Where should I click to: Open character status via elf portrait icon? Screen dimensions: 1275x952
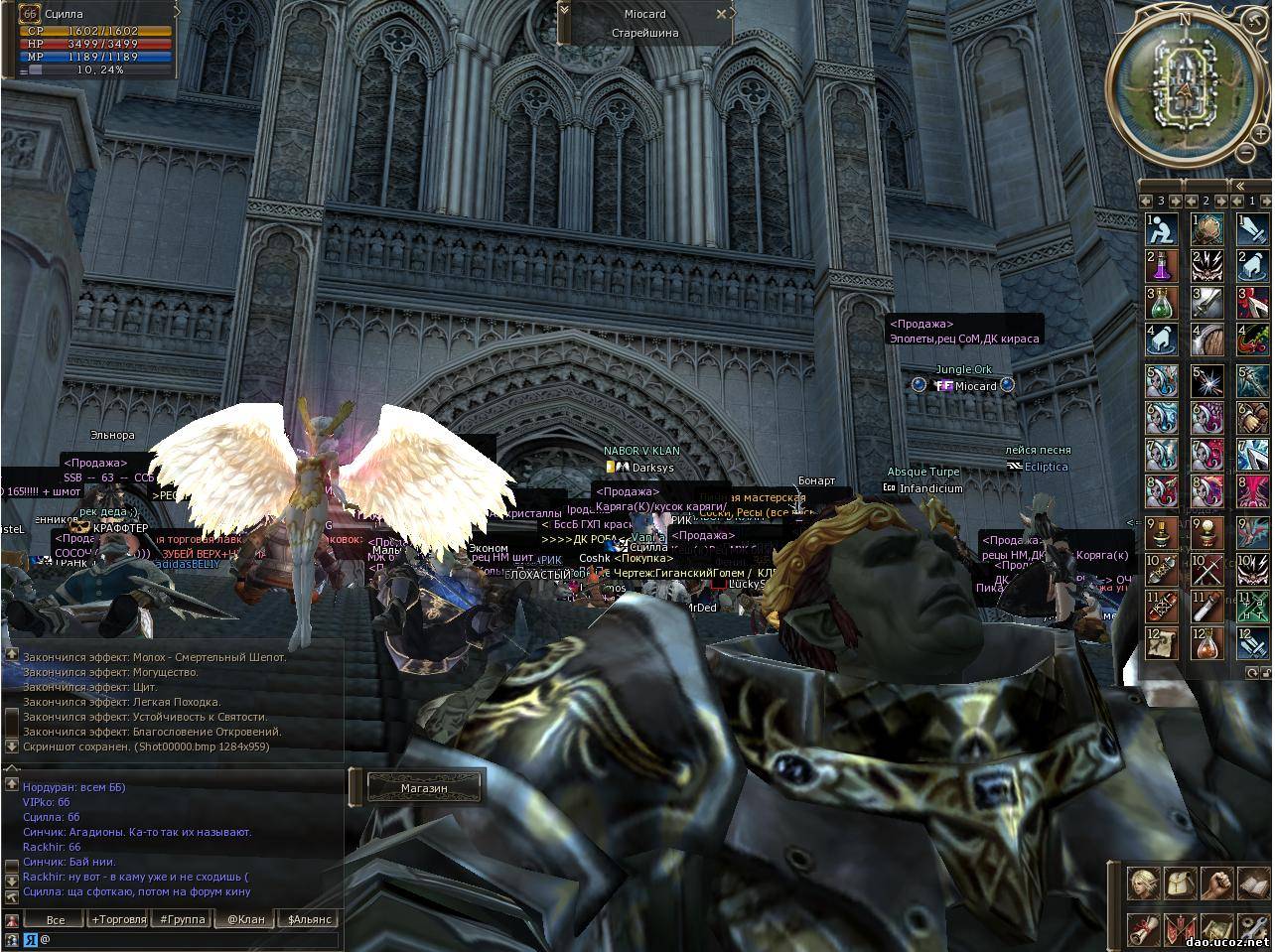[x=1142, y=883]
